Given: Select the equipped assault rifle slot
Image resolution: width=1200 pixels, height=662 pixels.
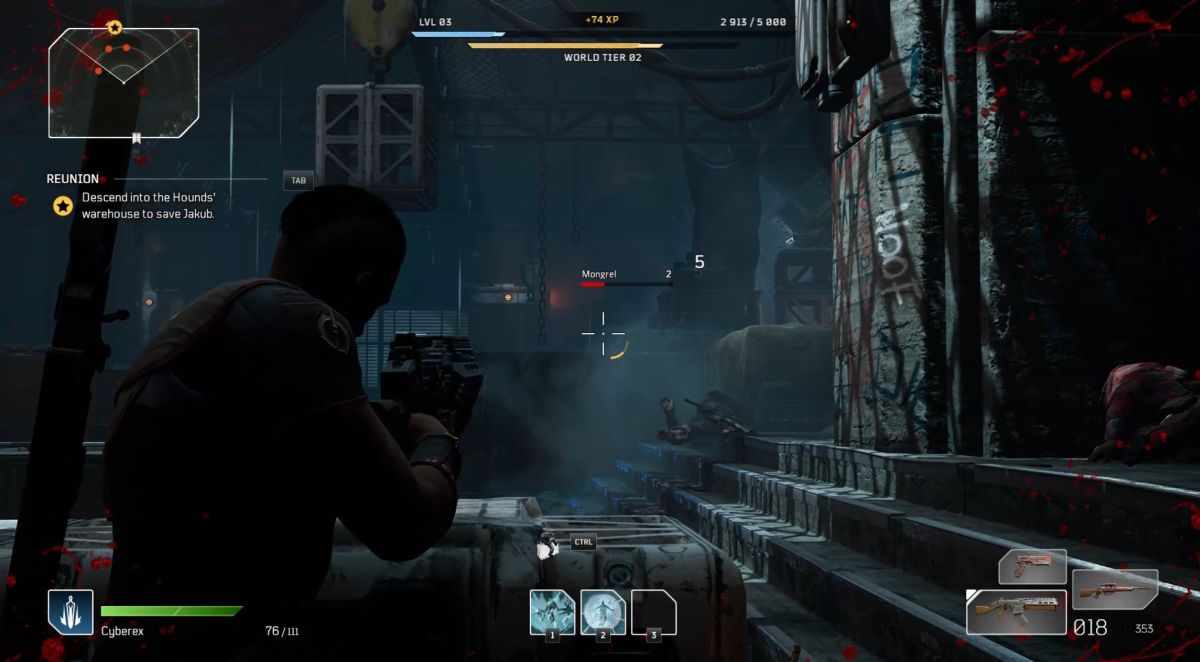Looking at the screenshot, I should tap(1014, 611).
